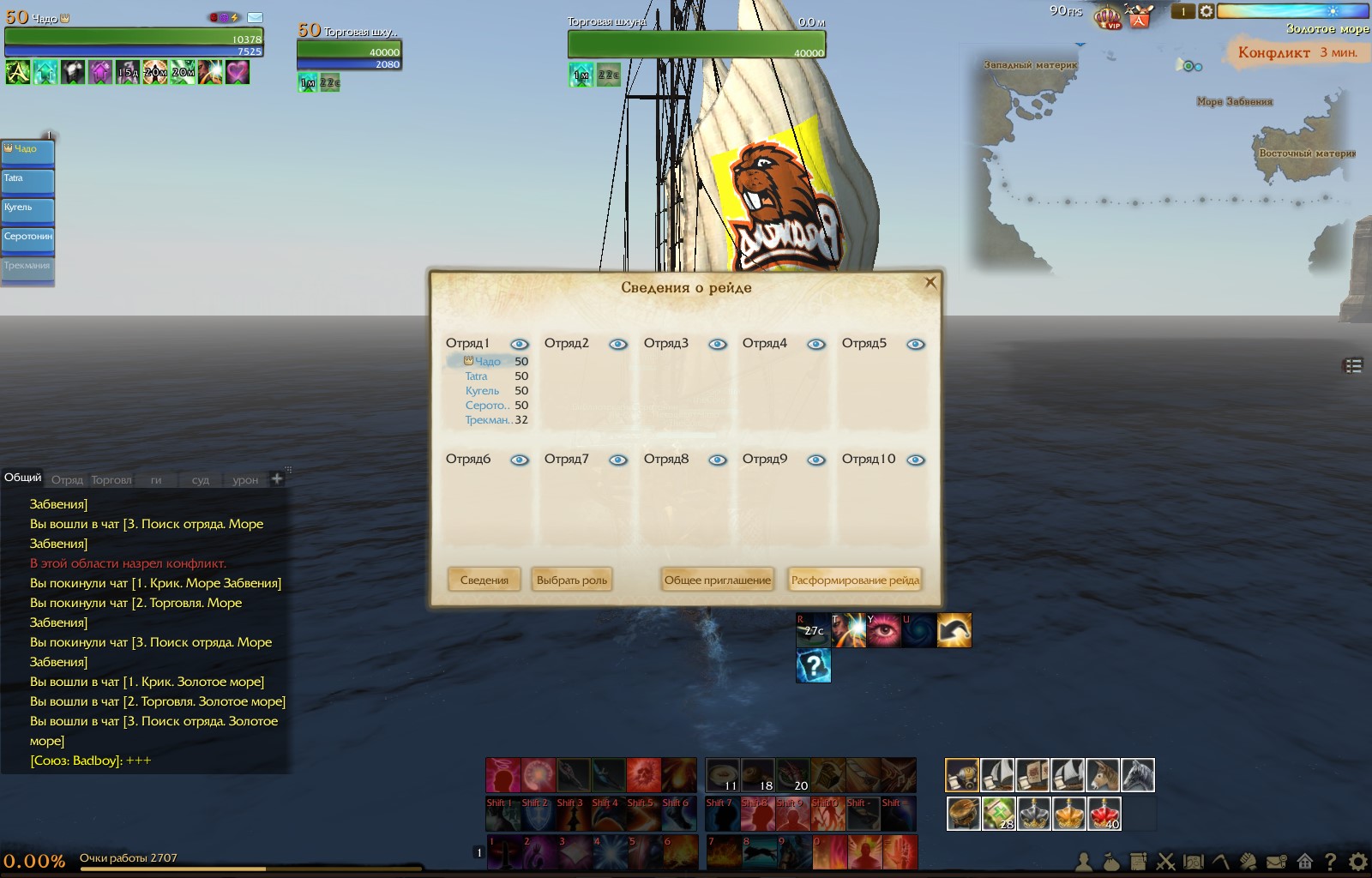Image resolution: width=1372 pixels, height=878 pixels.
Task: Select Серотонин party frame
Action: coord(28,238)
